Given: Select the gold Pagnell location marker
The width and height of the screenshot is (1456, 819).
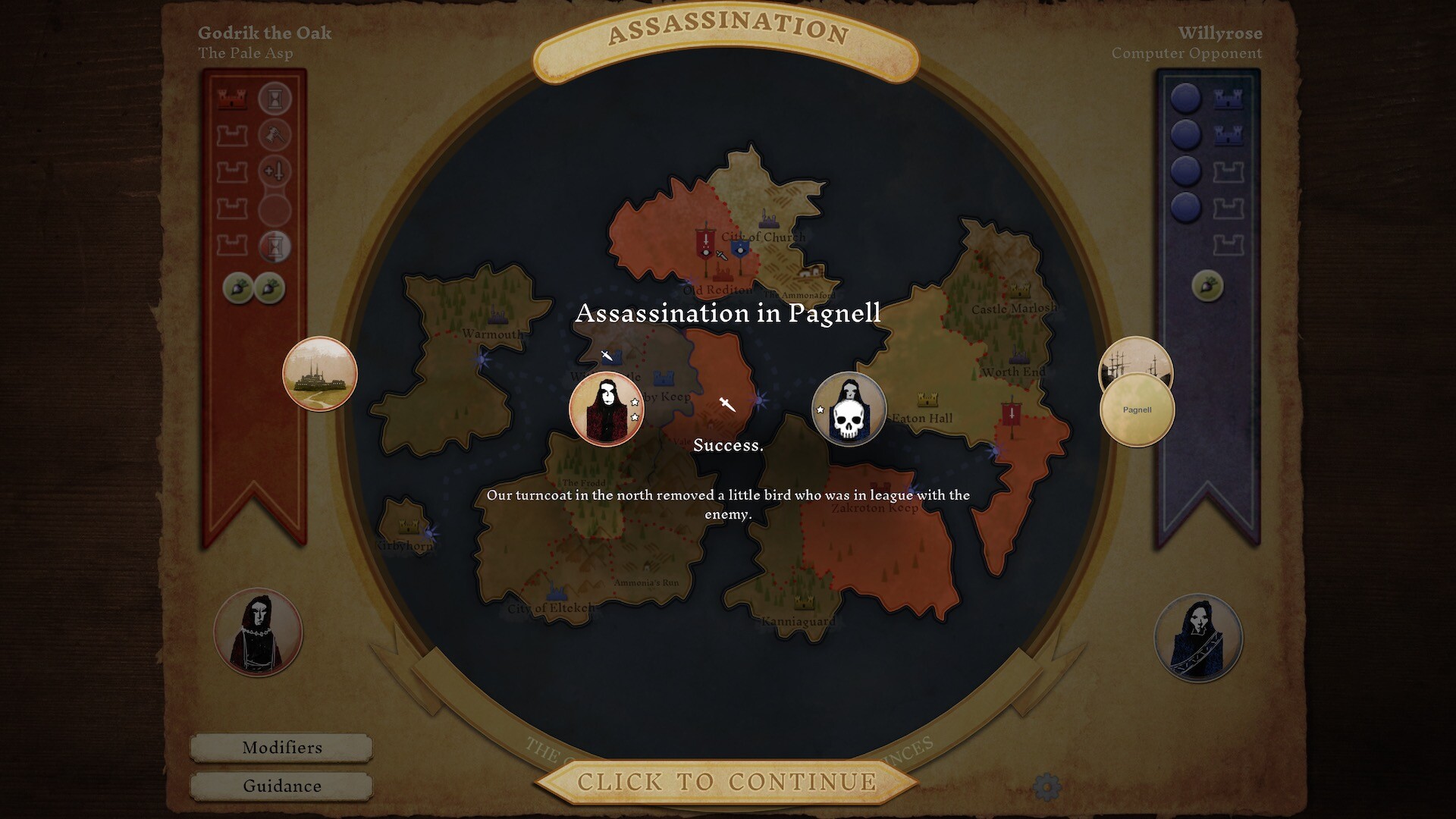Looking at the screenshot, I should [x=1136, y=409].
